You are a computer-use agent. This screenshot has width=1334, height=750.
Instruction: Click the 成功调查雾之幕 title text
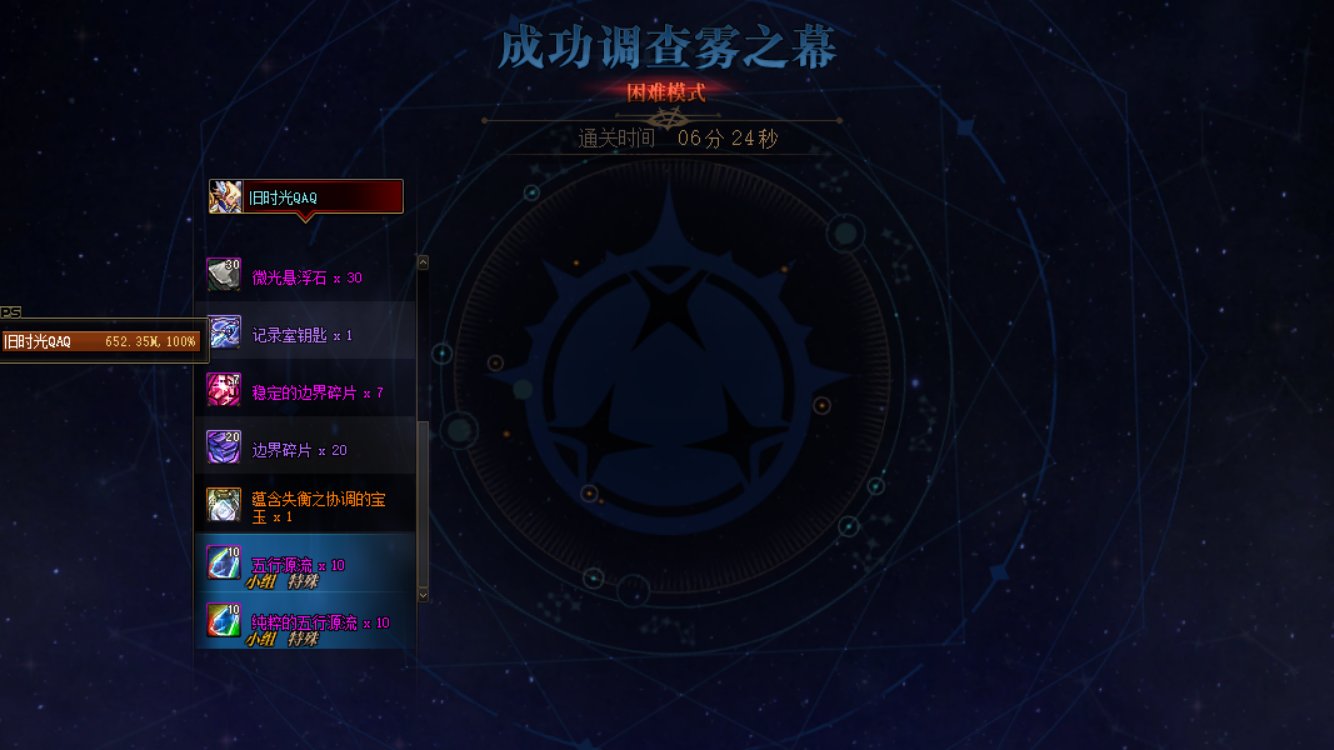pos(667,44)
